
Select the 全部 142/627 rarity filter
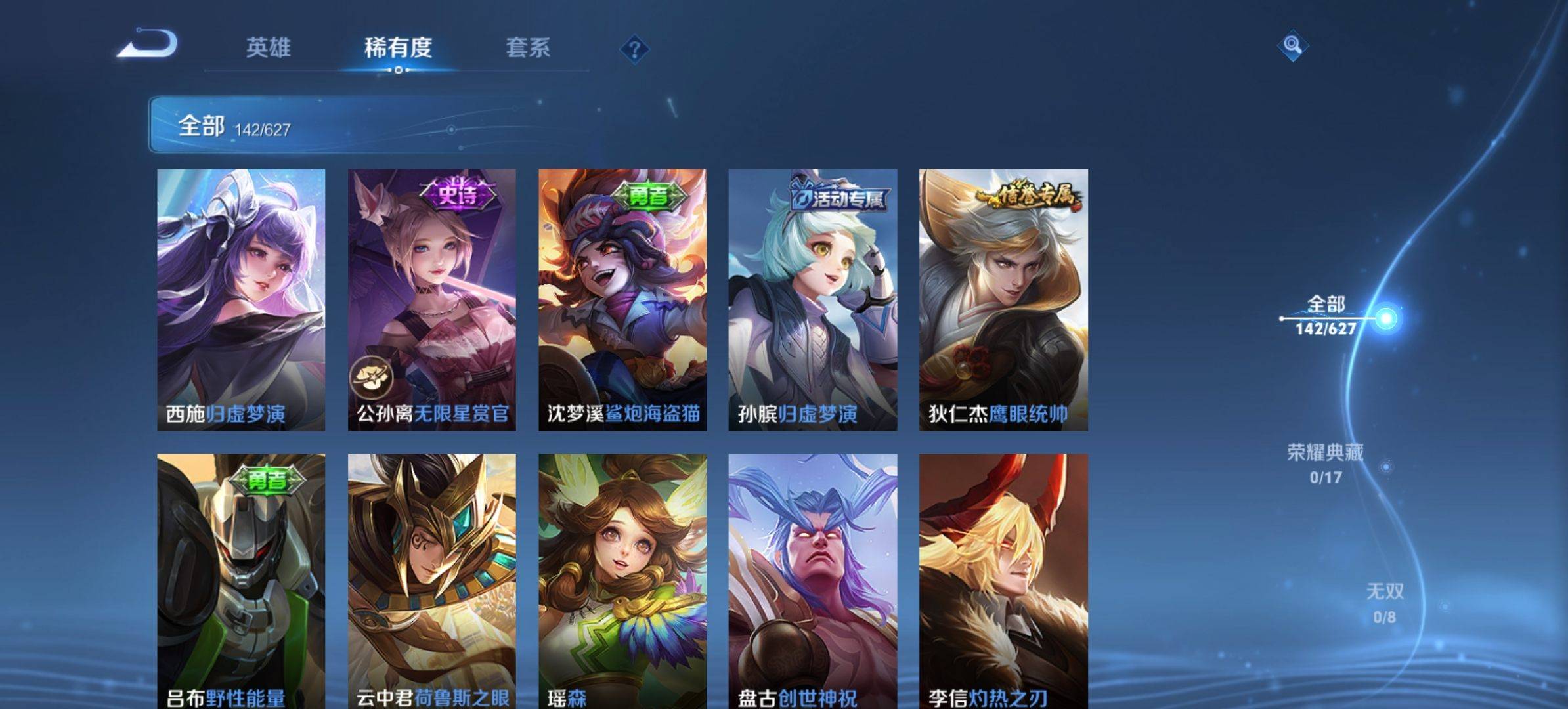click(x=1326, y=316)
